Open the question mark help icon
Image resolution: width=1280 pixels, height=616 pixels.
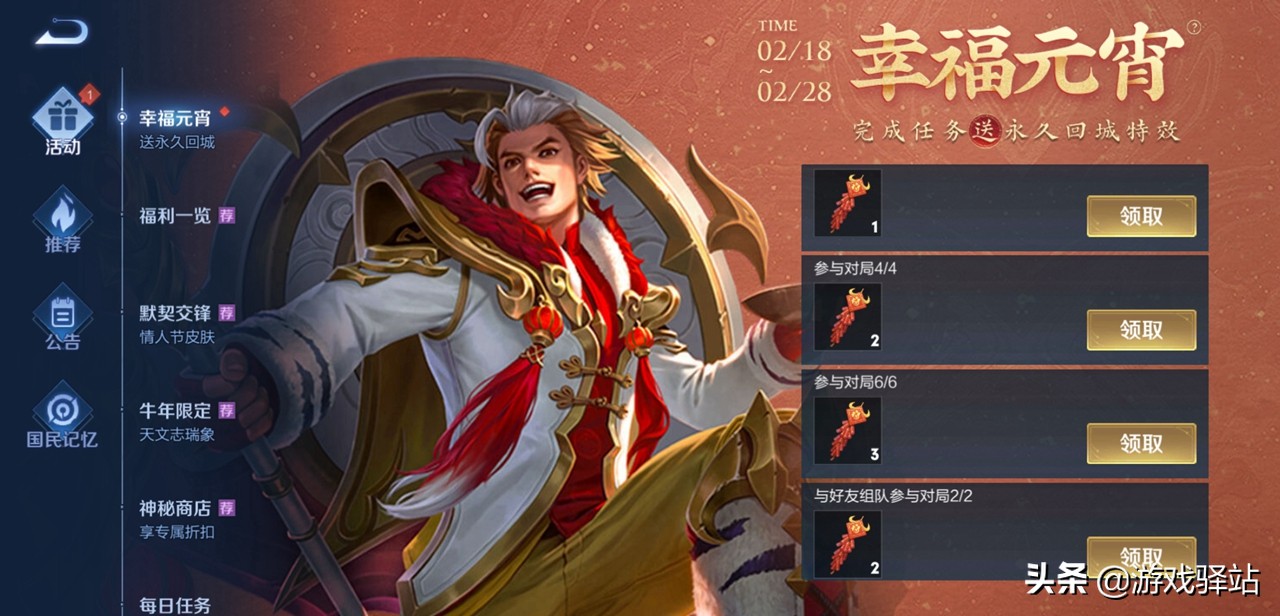pyautogui.click(x=1193, y=28)
